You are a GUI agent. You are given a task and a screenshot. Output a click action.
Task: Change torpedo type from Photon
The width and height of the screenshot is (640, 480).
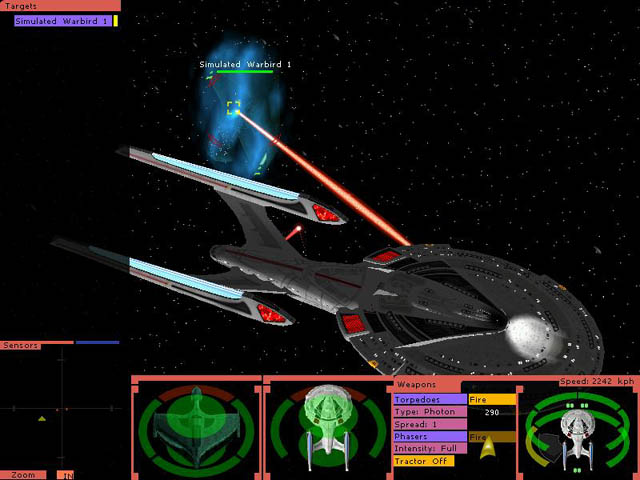430,412
